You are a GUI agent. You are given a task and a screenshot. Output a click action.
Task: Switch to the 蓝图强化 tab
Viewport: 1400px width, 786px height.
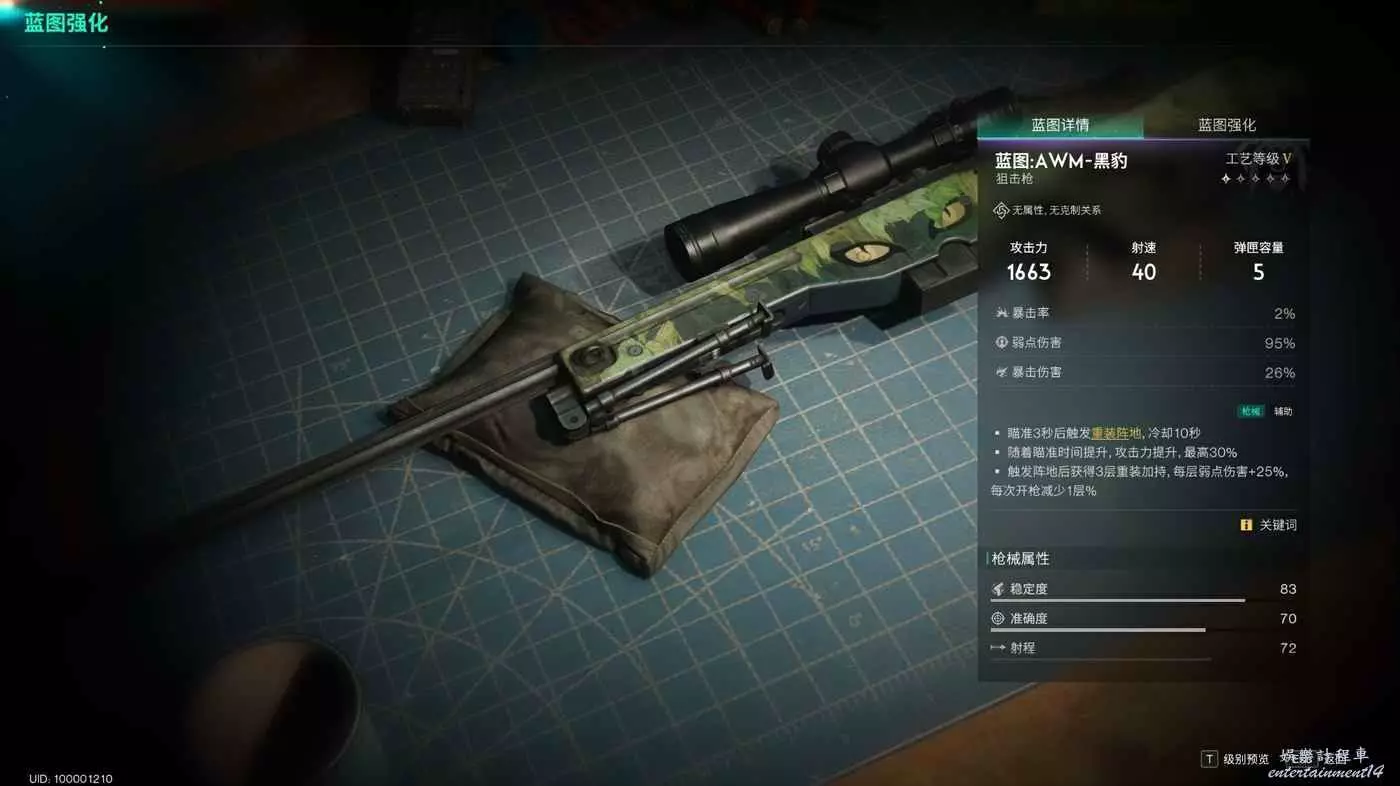1226,125
